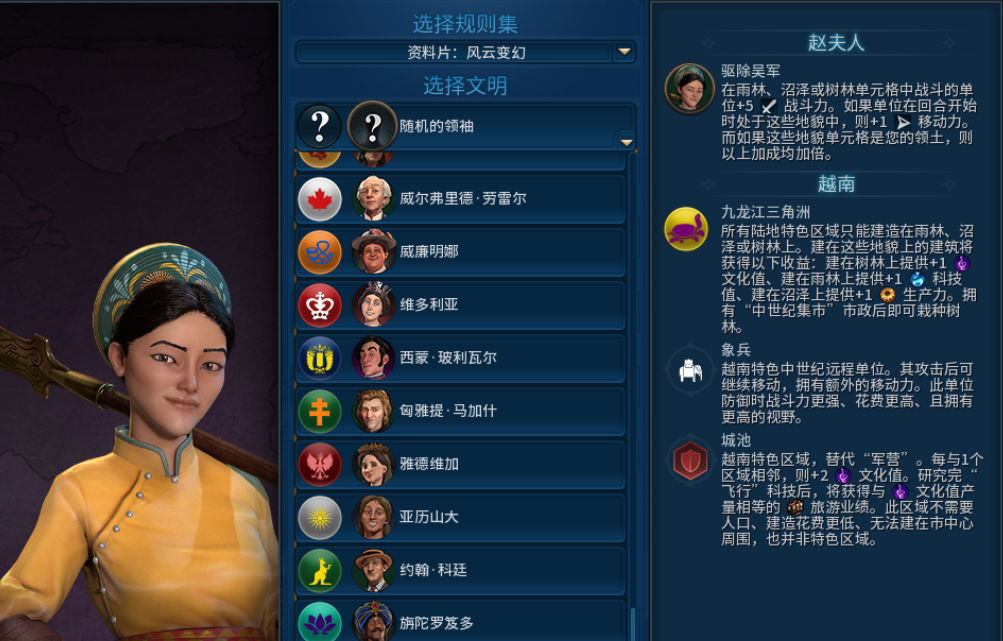The height and width of the screenshot is (641, 1003).
Task: Select 雅德维加 from the civilization list
Action: [461, 464]
